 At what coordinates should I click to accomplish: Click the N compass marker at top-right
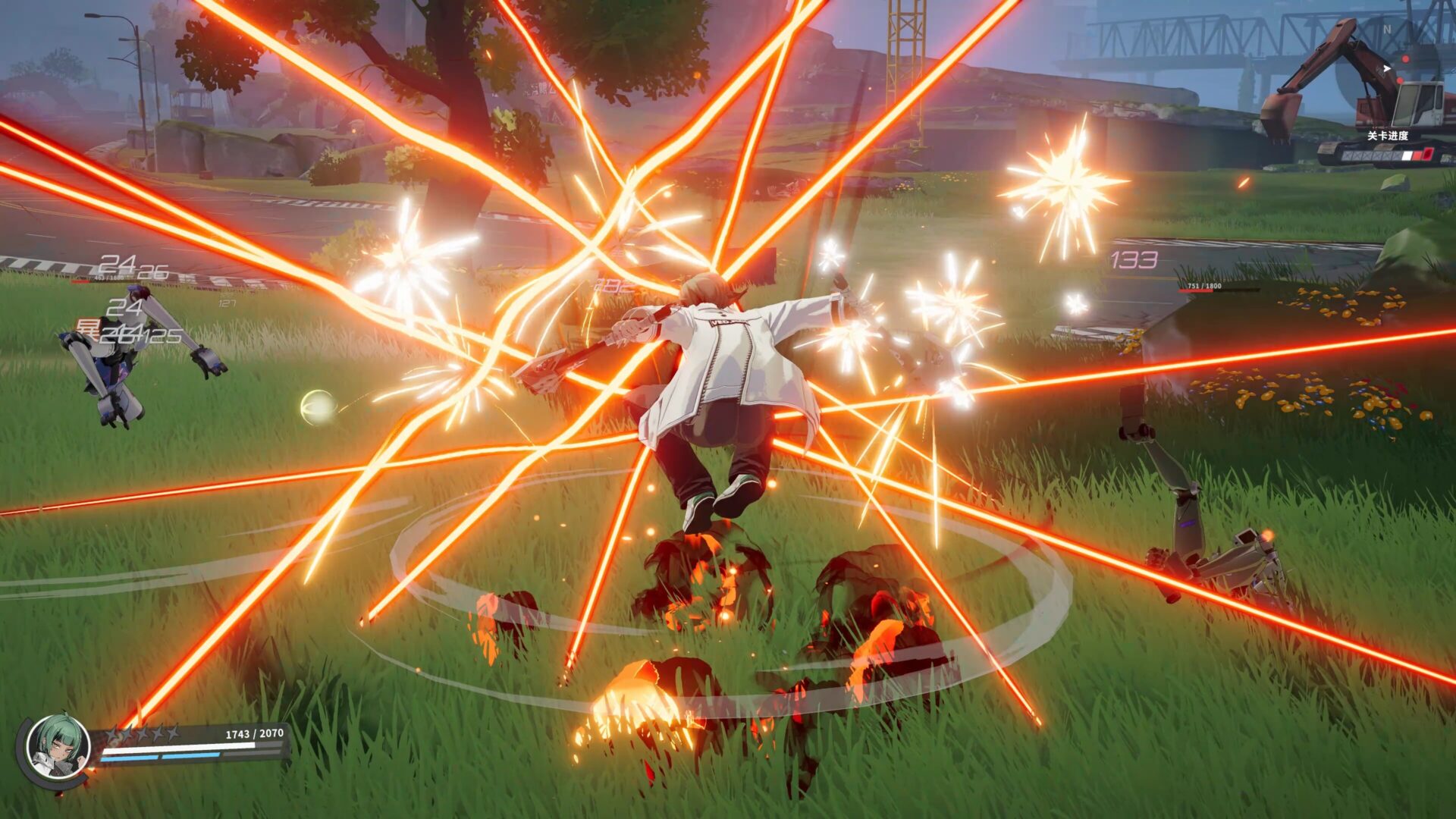[1387, 29]
